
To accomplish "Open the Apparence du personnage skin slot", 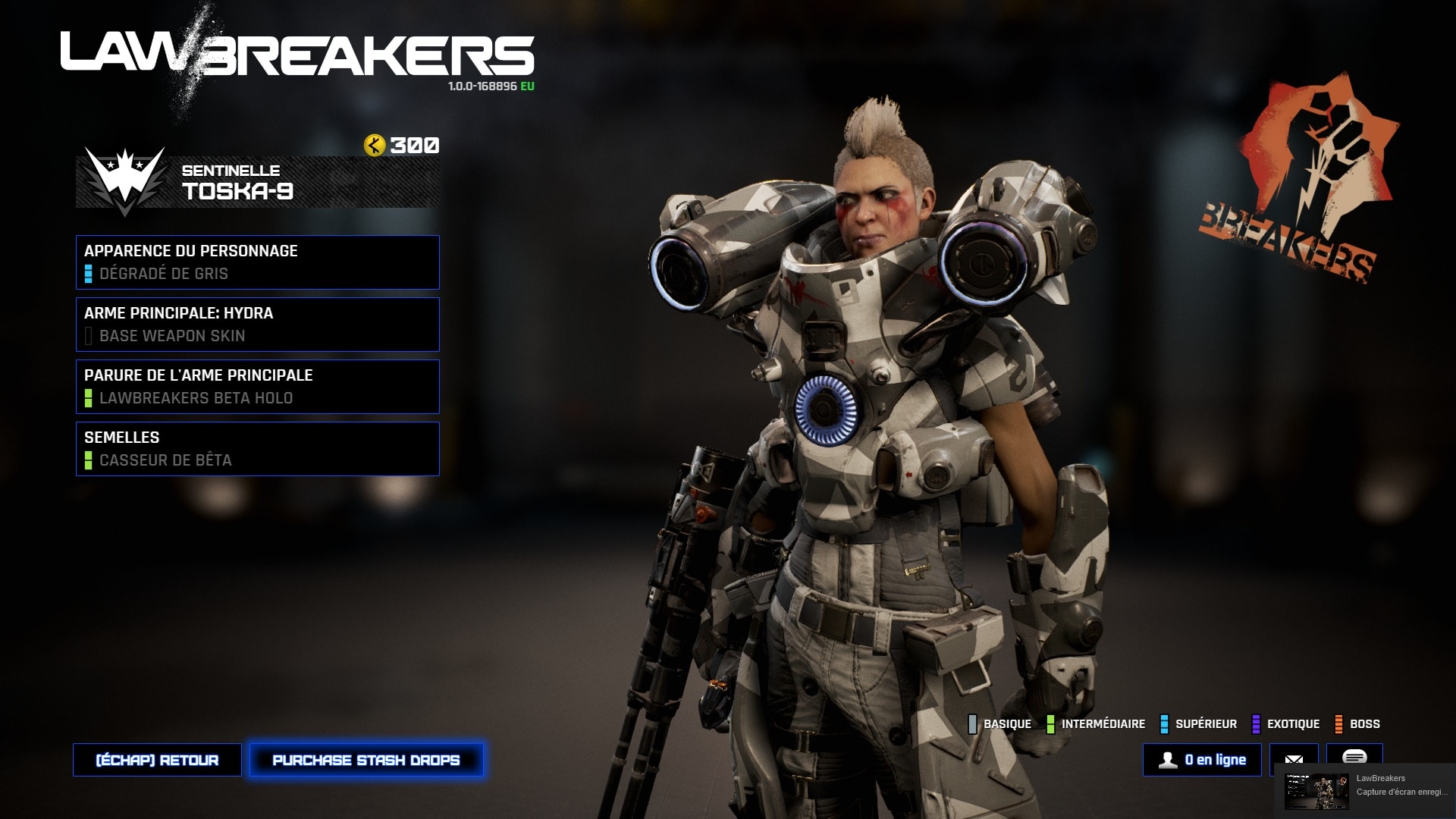I will pos(257,262).
